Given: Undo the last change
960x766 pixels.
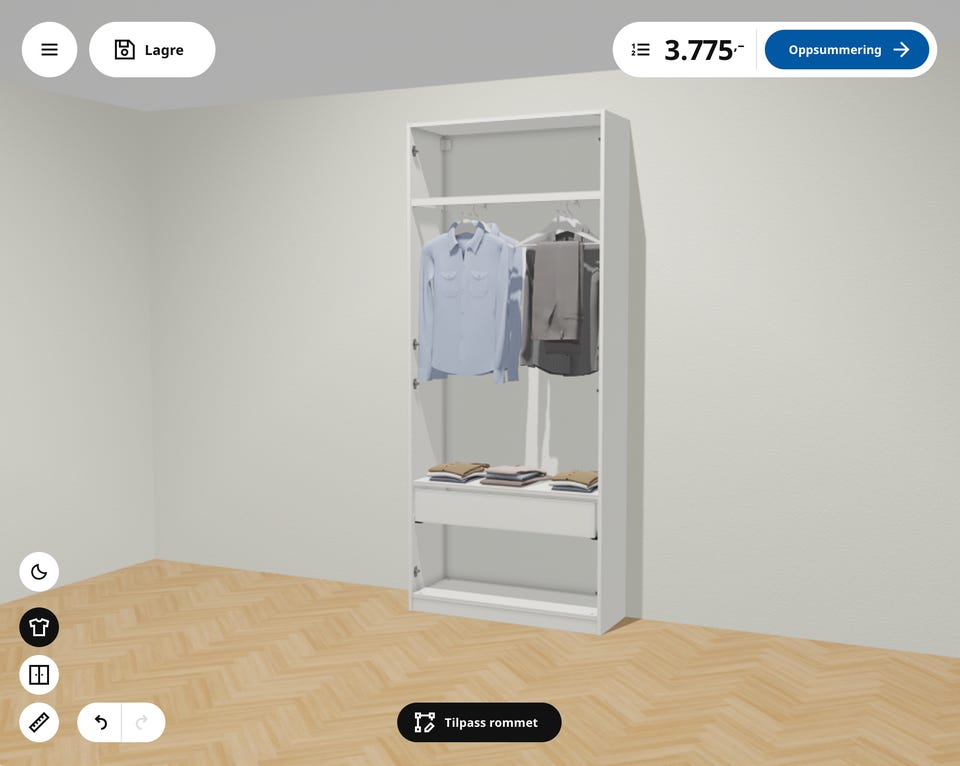Looking at the screenshot, I should (100, 722).
